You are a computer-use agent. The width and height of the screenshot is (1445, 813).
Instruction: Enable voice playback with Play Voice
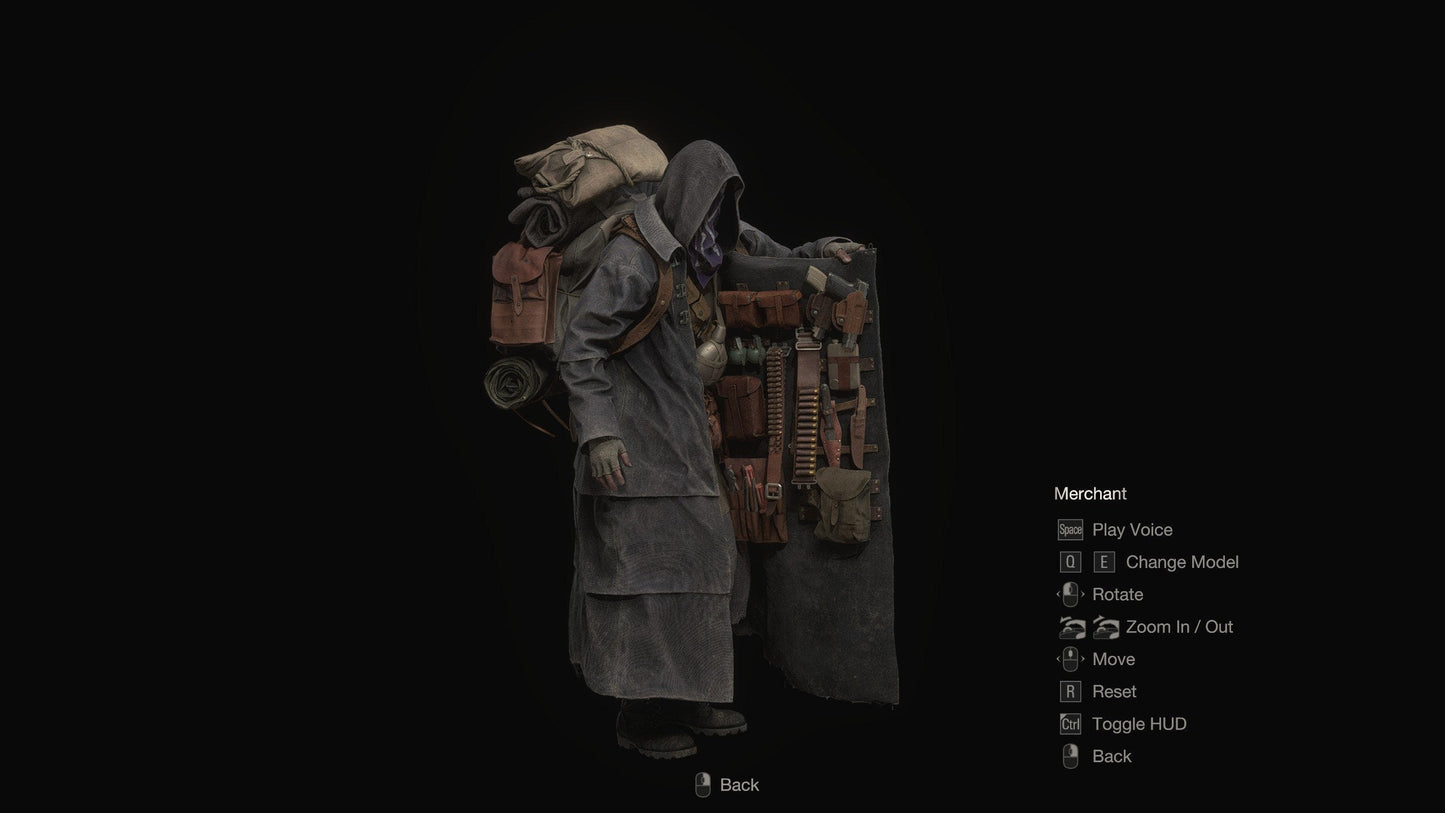pyautogui.click(x=1131, y=528)
